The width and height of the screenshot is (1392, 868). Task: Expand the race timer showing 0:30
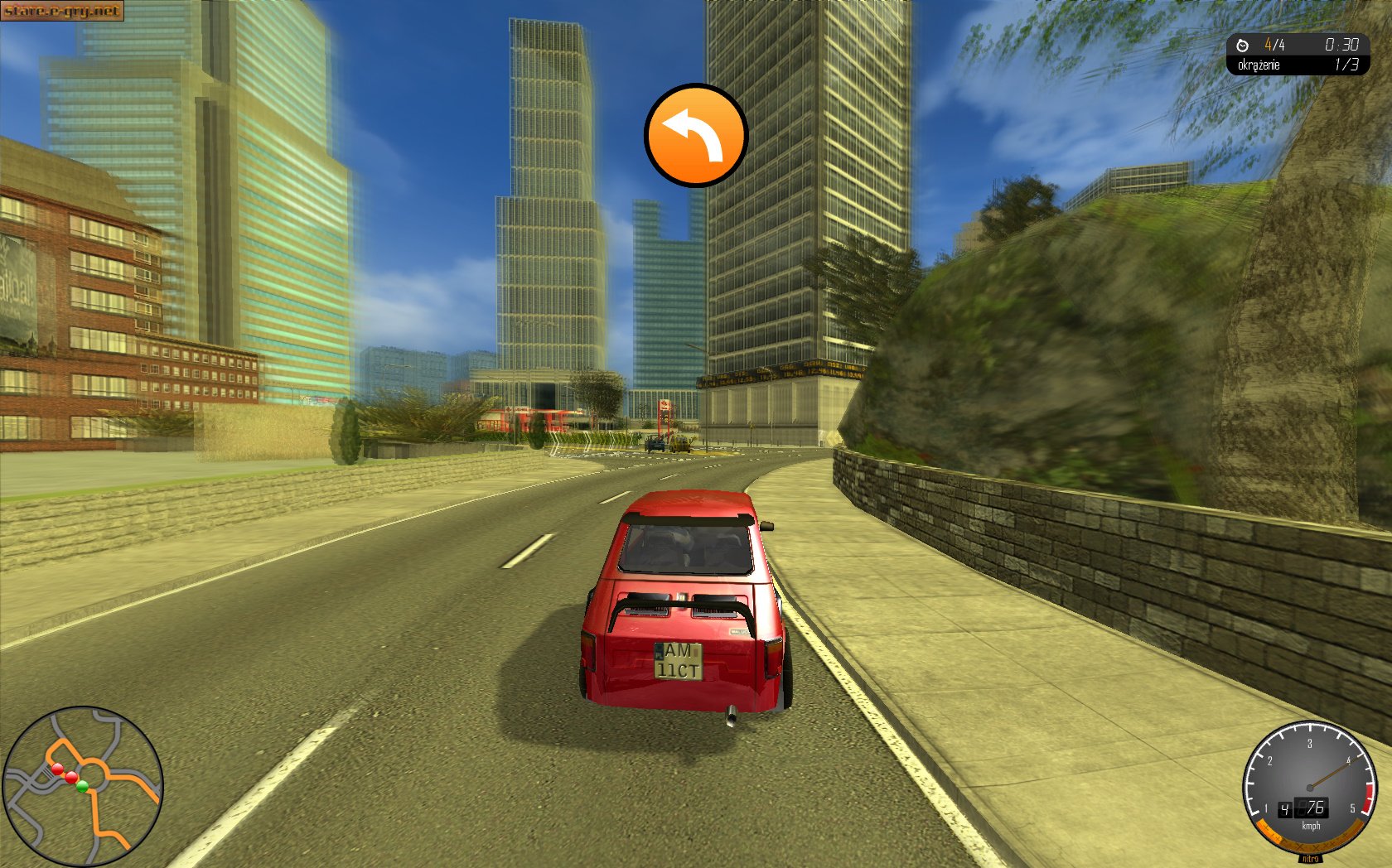point(1342,44)
